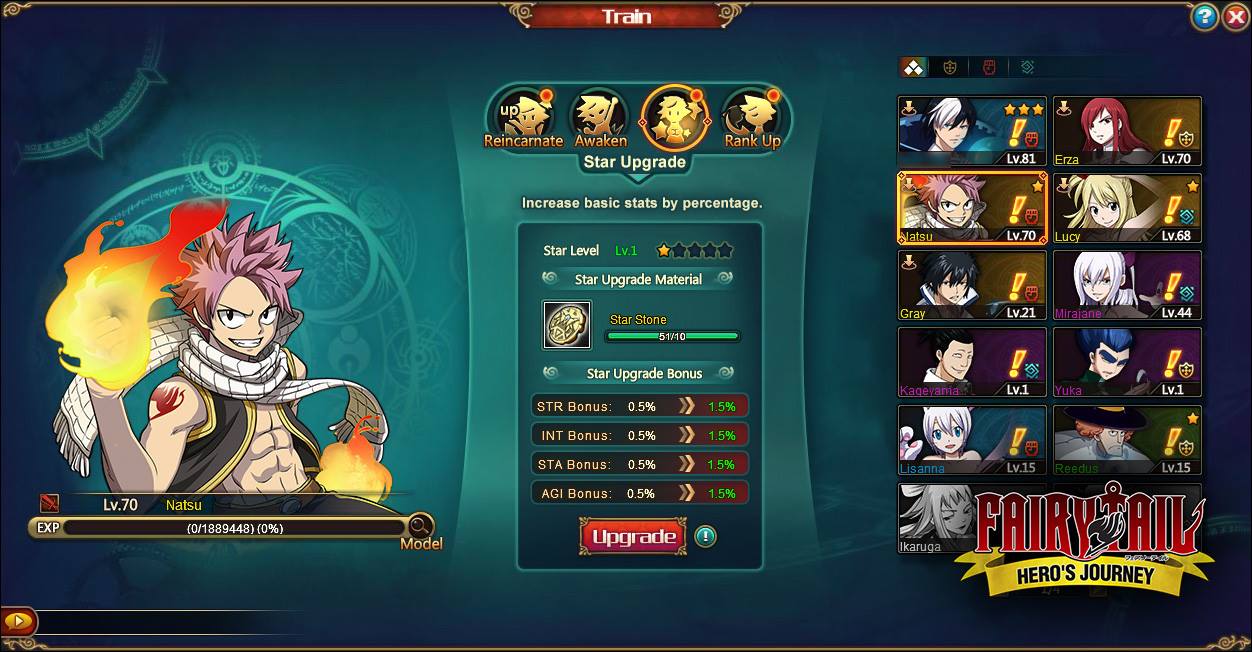
Task: Choose the Lv.81 three-star hero card
Action: [972, 131]
